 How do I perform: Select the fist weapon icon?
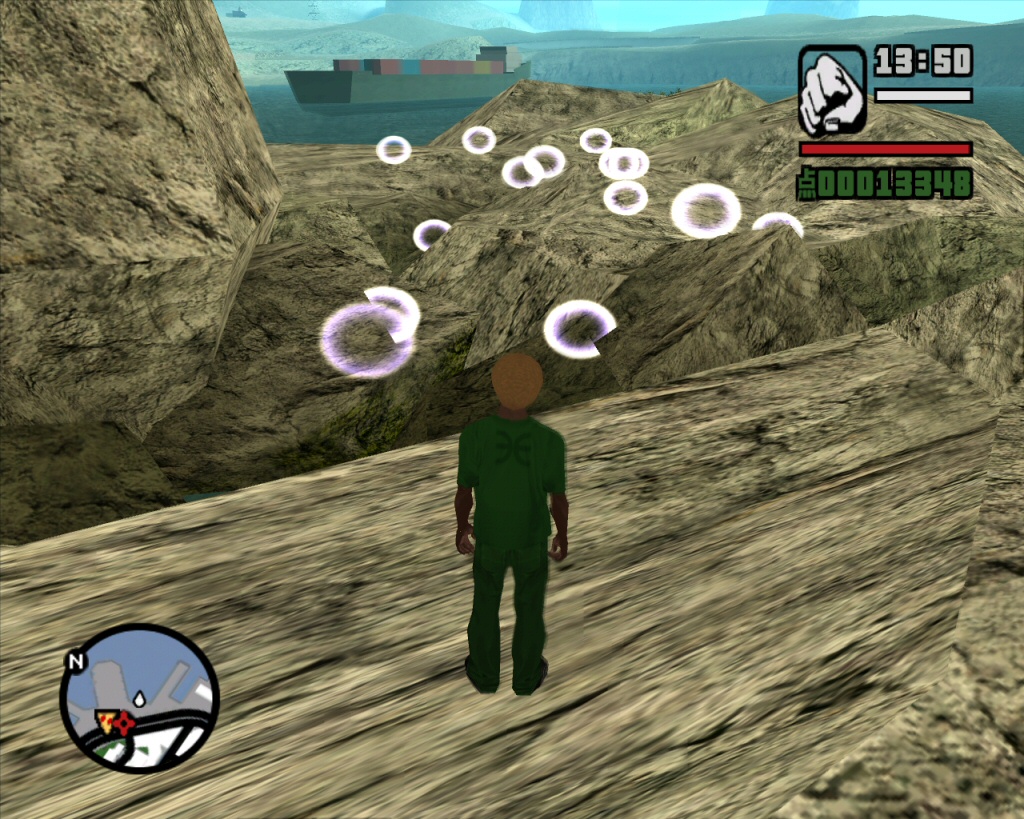coord(832,91)
